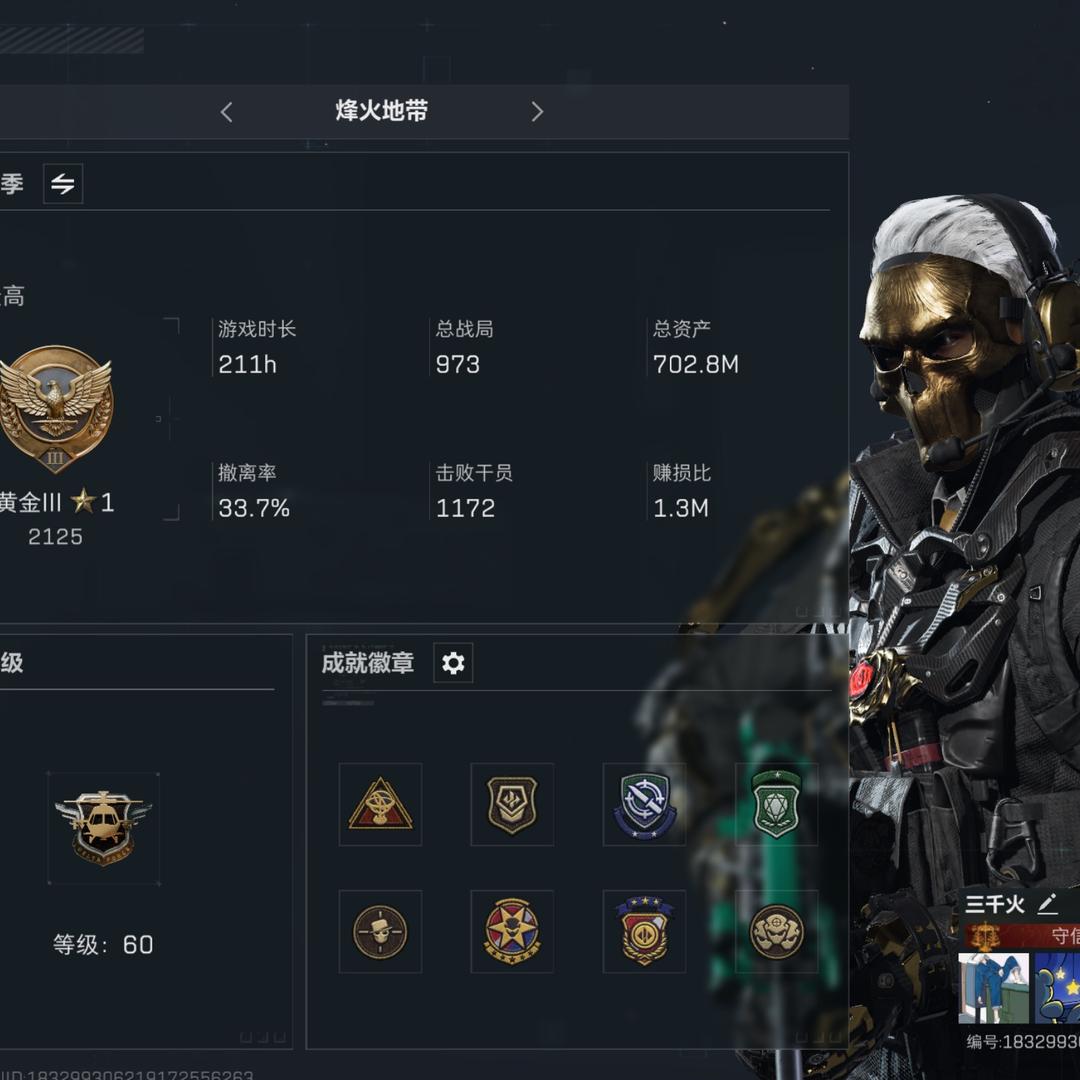Viewport: 1080px width, 1080px height.
Task: Open the starry blue avatar thumbnail
Action: (x=1058, y=988)
